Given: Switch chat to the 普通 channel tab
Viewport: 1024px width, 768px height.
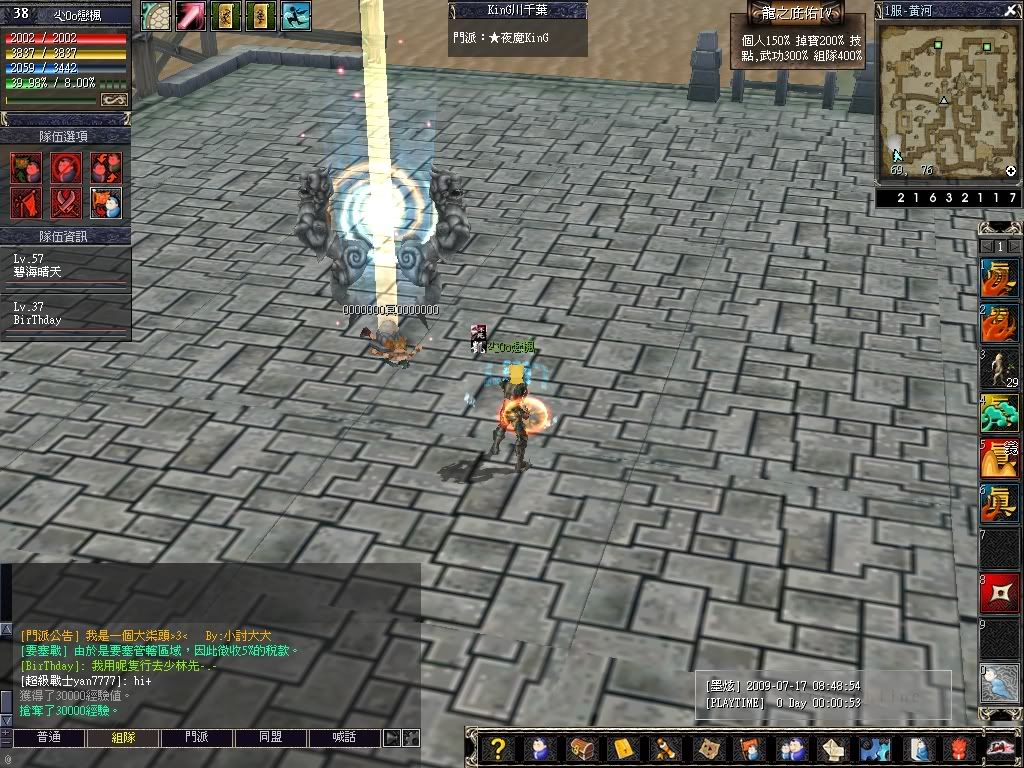Looking at the screenshot, I should 48,738.
